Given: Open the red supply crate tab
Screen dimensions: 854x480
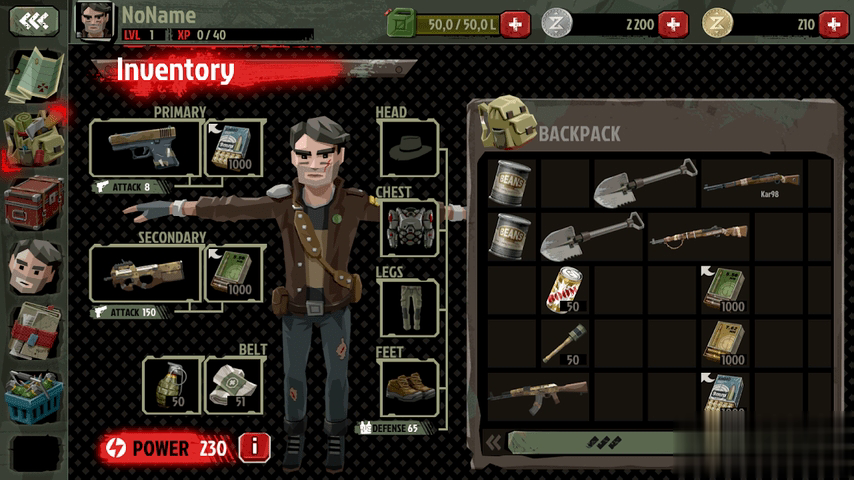Looking at the screenshot, I should 34,203.
